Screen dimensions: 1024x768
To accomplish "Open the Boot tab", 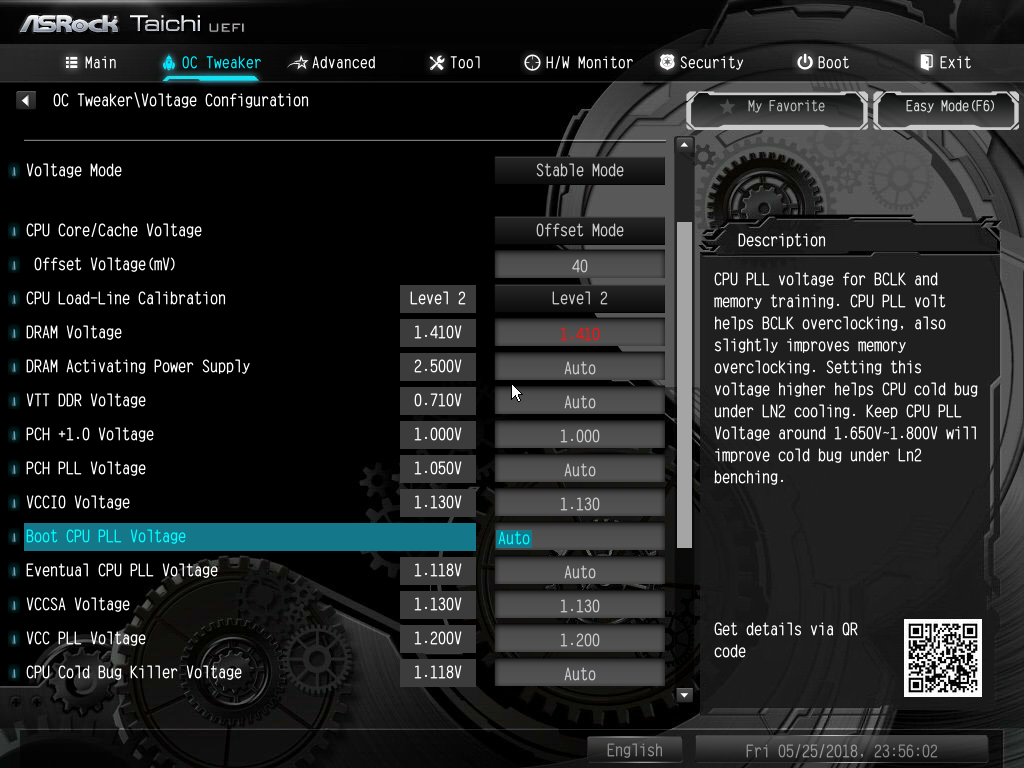I will [x=823, y=62].
